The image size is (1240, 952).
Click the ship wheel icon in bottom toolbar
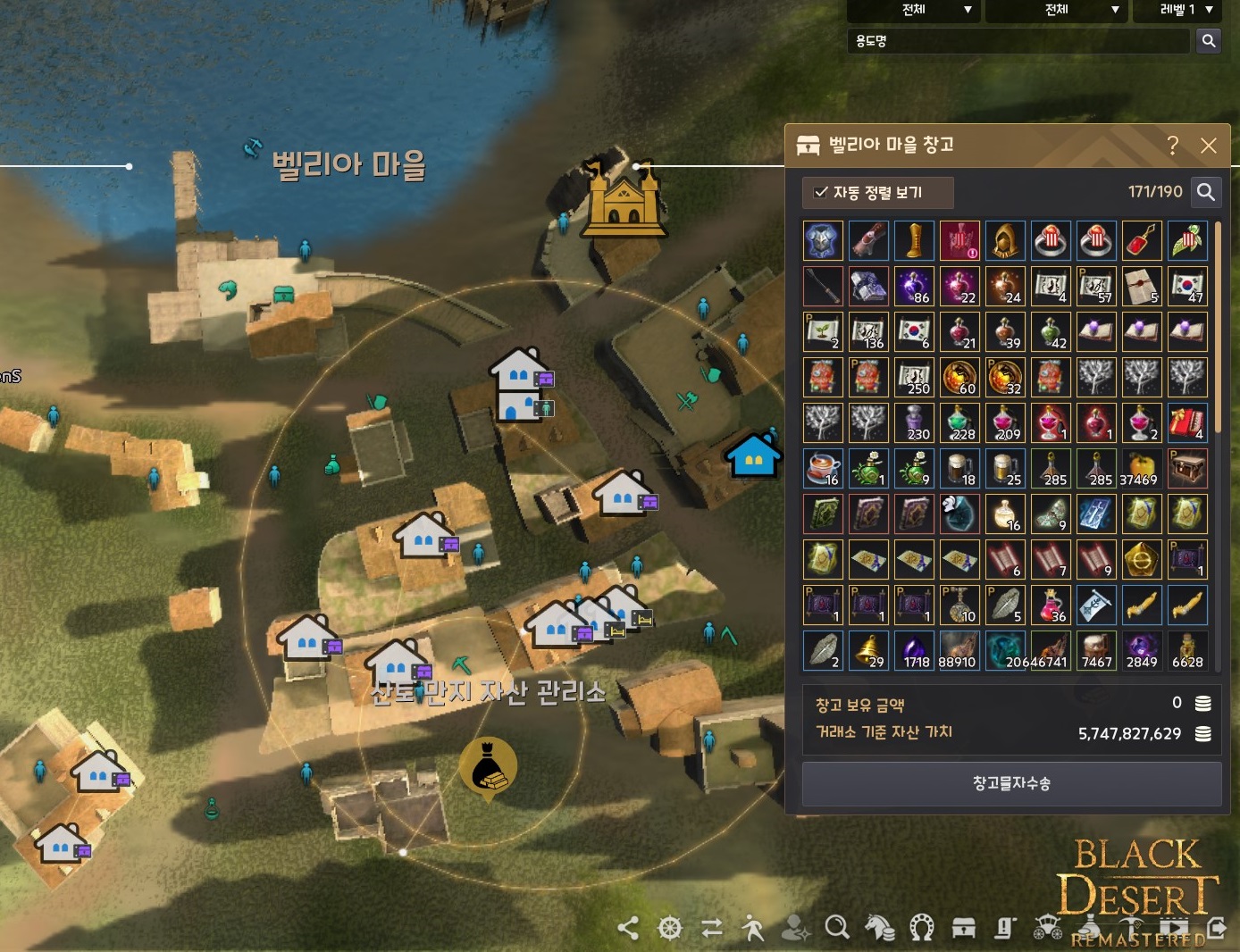(x=670, y=928)
